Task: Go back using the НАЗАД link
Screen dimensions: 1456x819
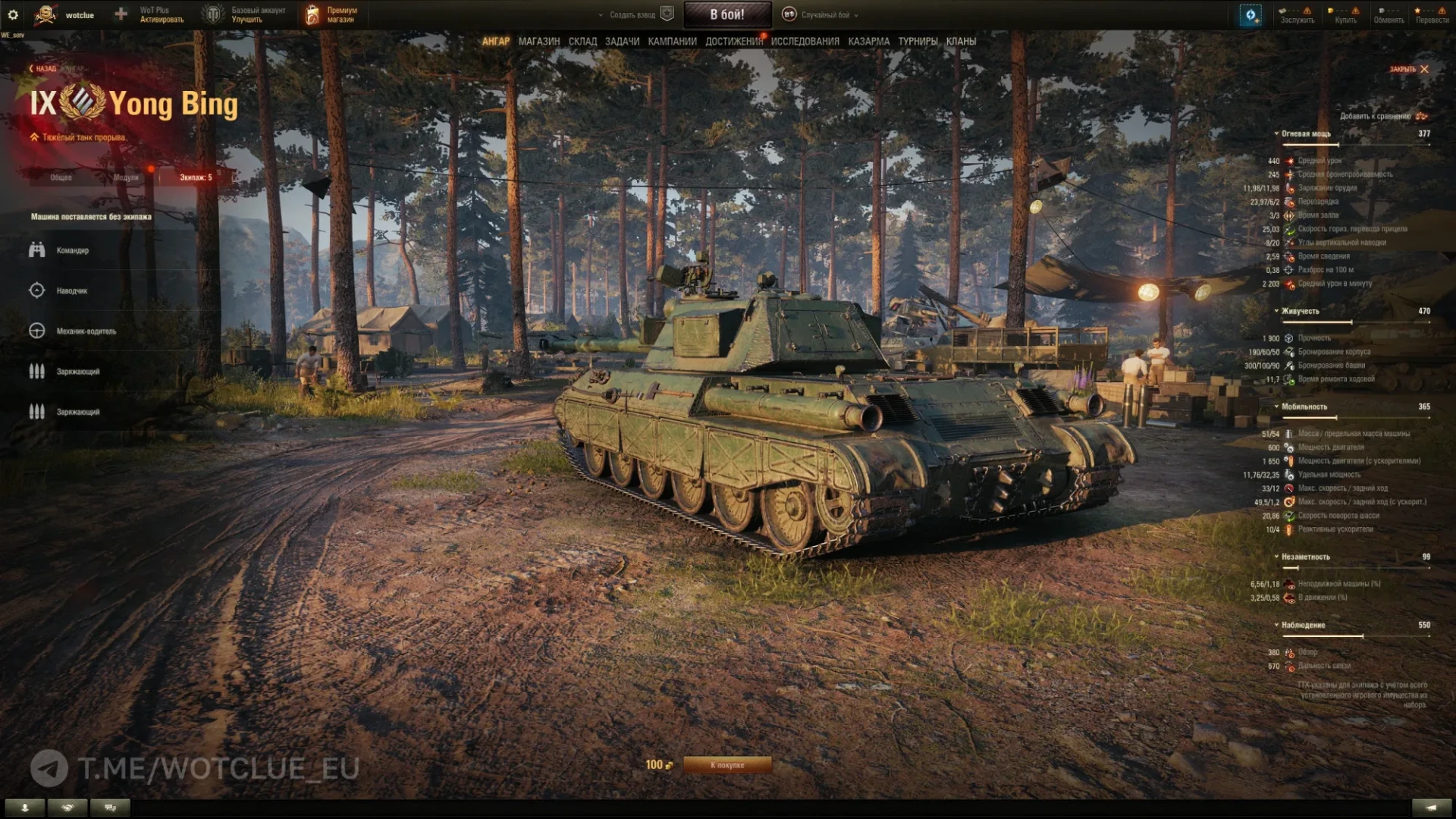Action: tap(43, 69)
